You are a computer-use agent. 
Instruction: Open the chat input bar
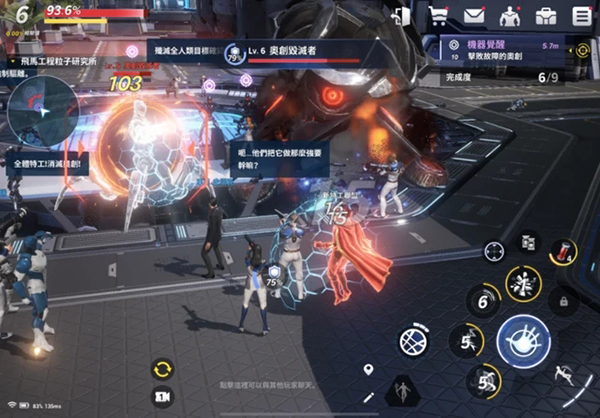point(280,384)
